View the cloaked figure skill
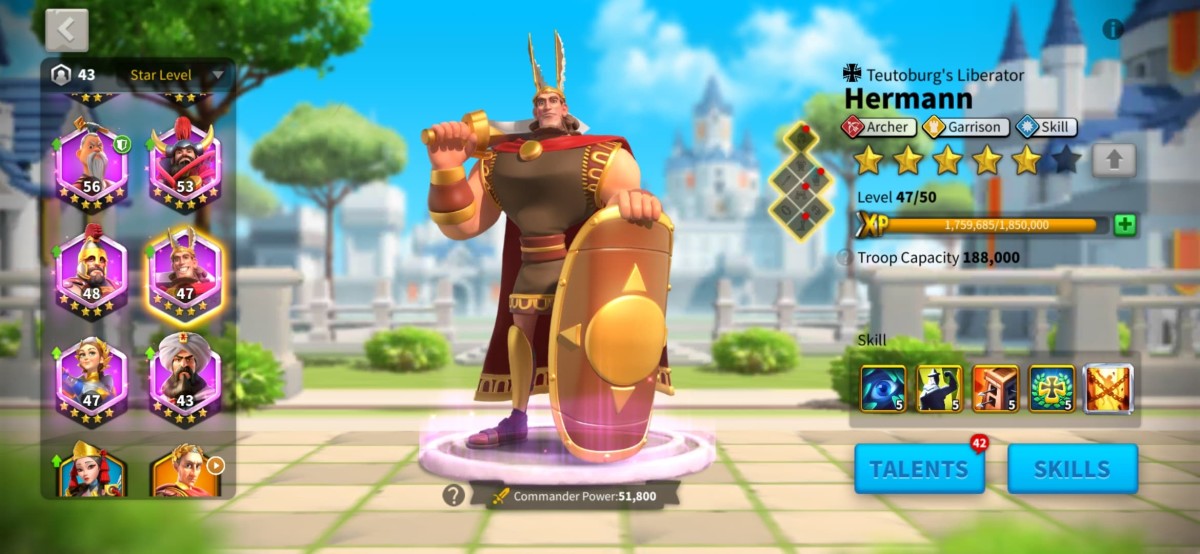 (x=939, y=389)
